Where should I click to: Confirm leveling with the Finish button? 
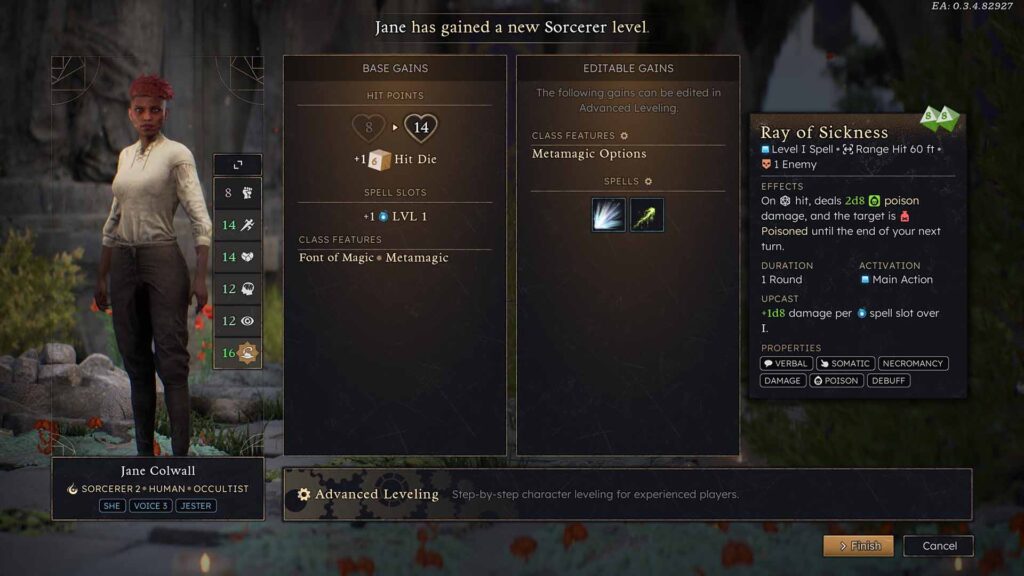coord(859,546)
